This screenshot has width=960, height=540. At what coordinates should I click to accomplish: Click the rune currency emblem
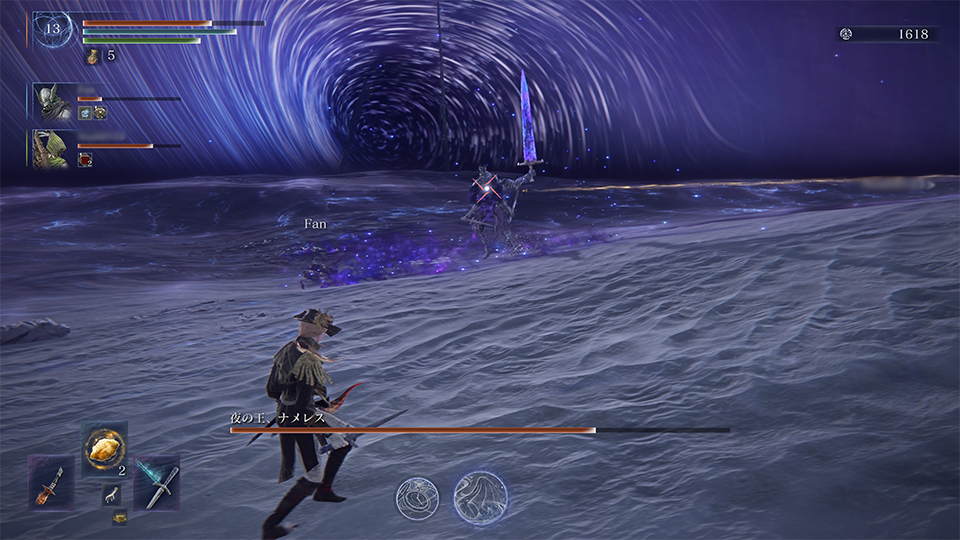pyautogui.click(x=847, y=34)
